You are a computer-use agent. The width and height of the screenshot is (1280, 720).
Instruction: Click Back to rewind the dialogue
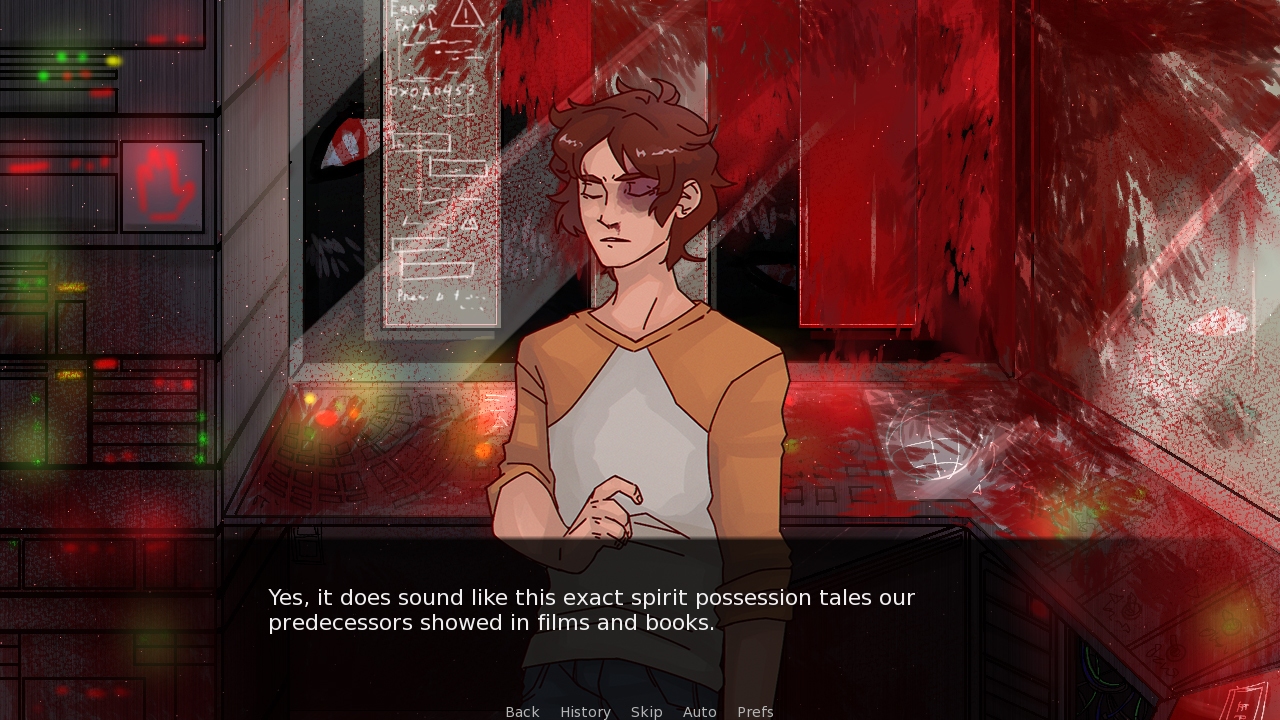click(522, 711)
